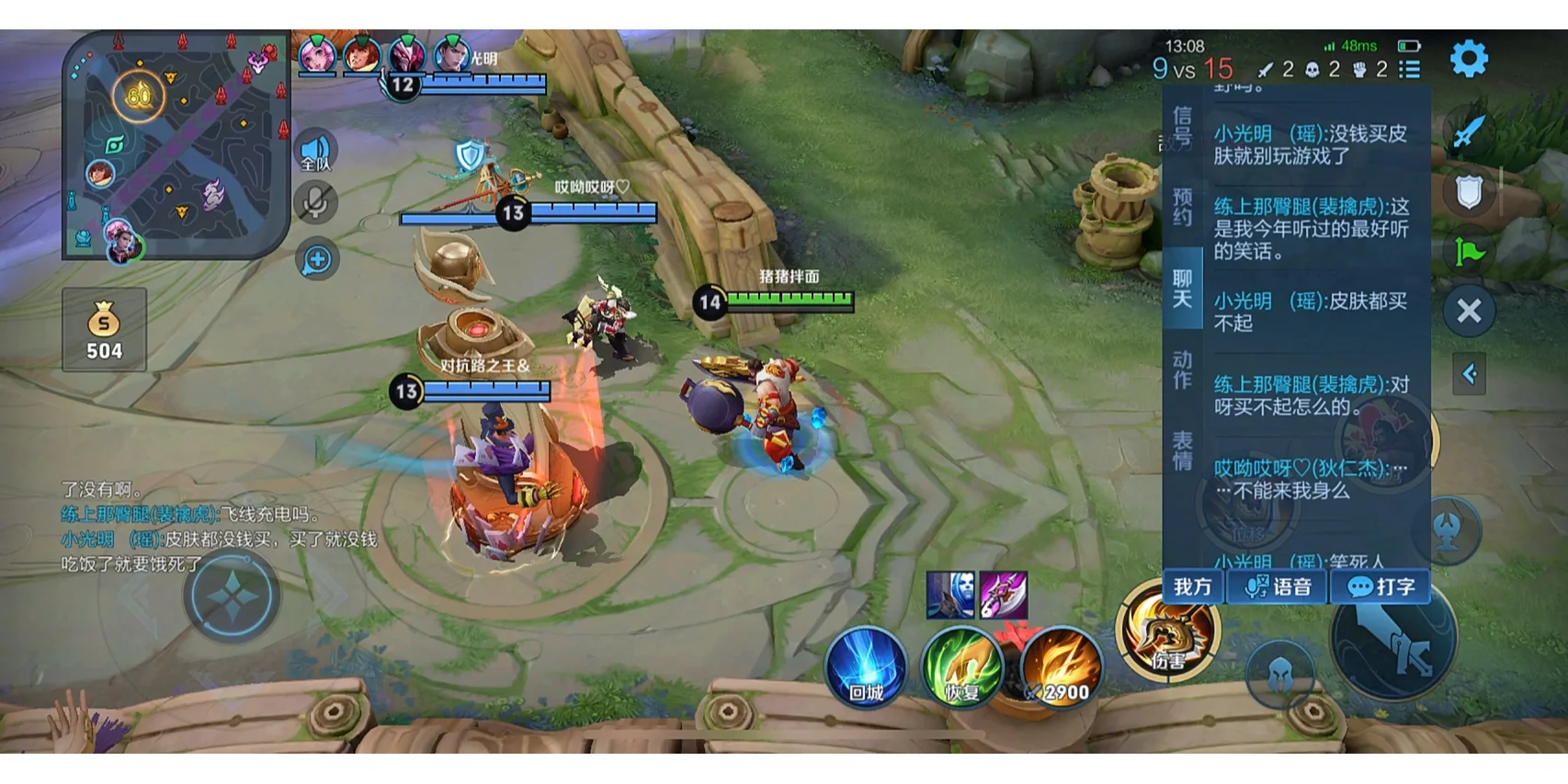The height and width of the screenshot is (784, 1568).
Task: Switch to the 信号 signal tab
Action: 1182,127
